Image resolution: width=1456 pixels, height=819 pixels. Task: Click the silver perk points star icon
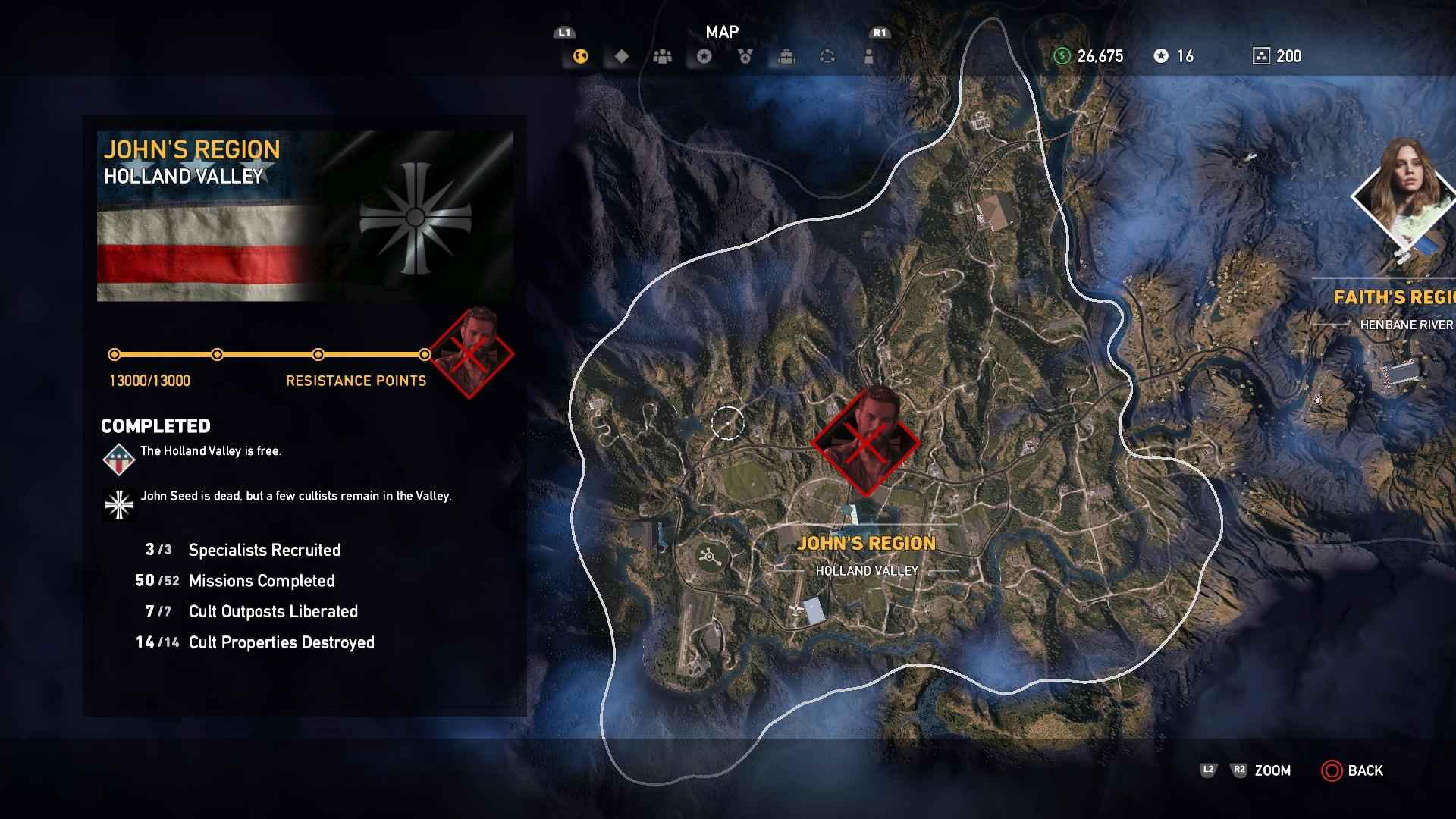click(x=1160, y=55)
